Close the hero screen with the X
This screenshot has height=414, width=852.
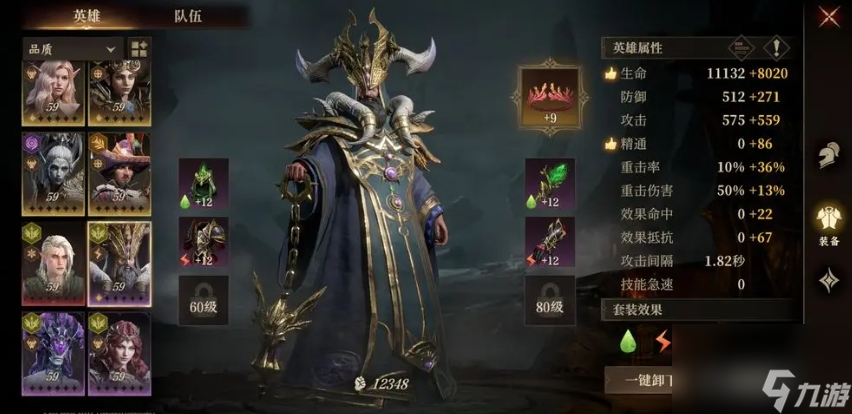(x=829, y=16)
